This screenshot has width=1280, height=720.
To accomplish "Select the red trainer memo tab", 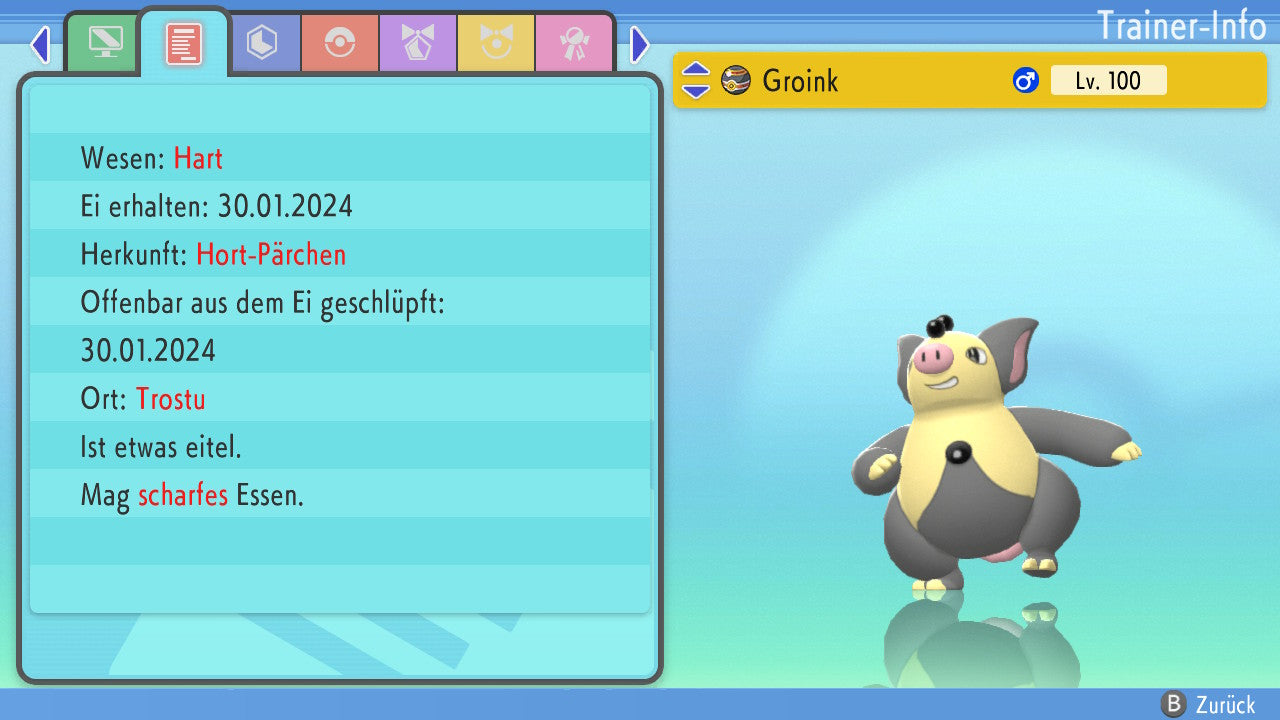I will [x=184, y=43].
